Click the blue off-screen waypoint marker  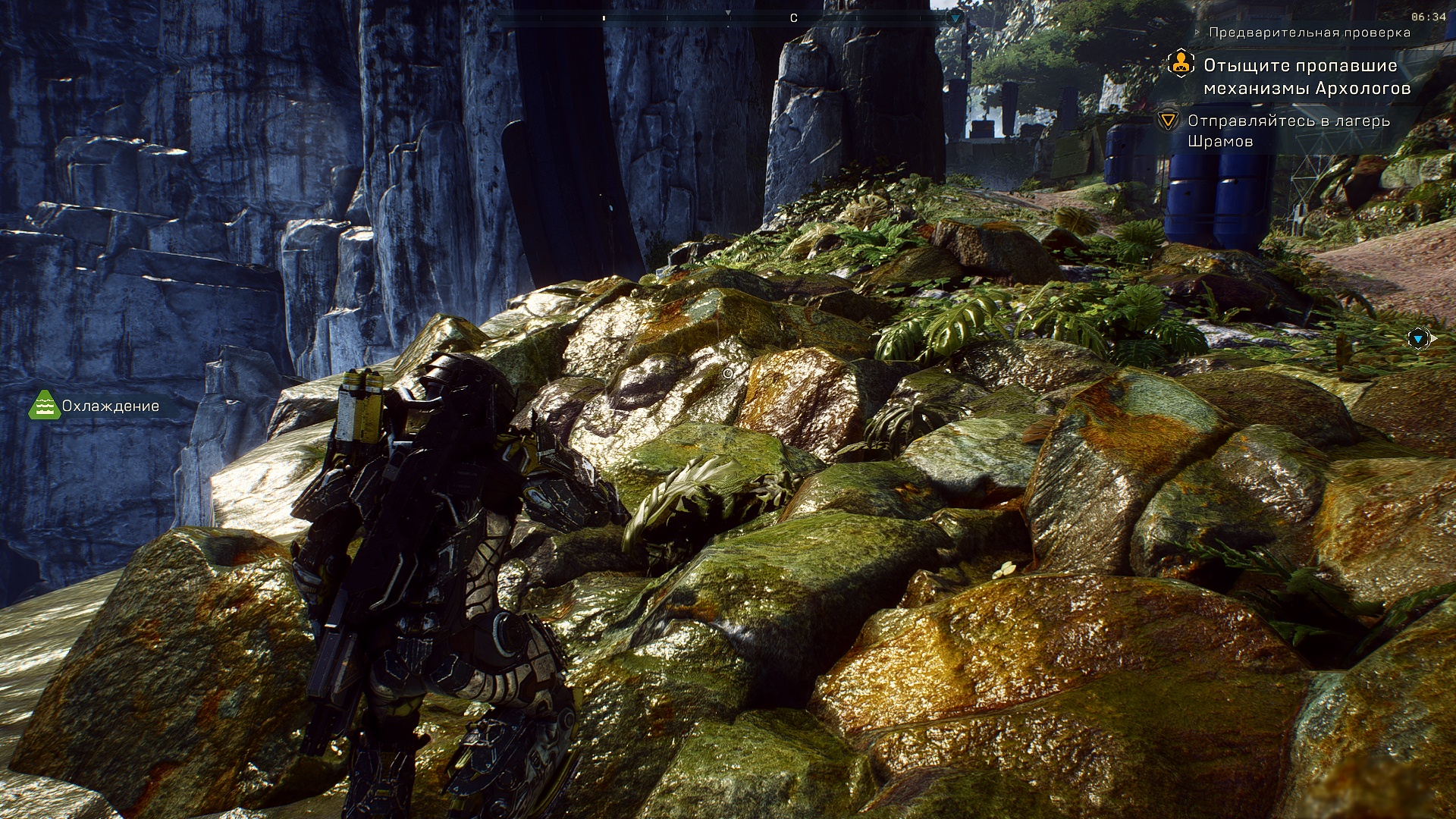coord(1418,339)
